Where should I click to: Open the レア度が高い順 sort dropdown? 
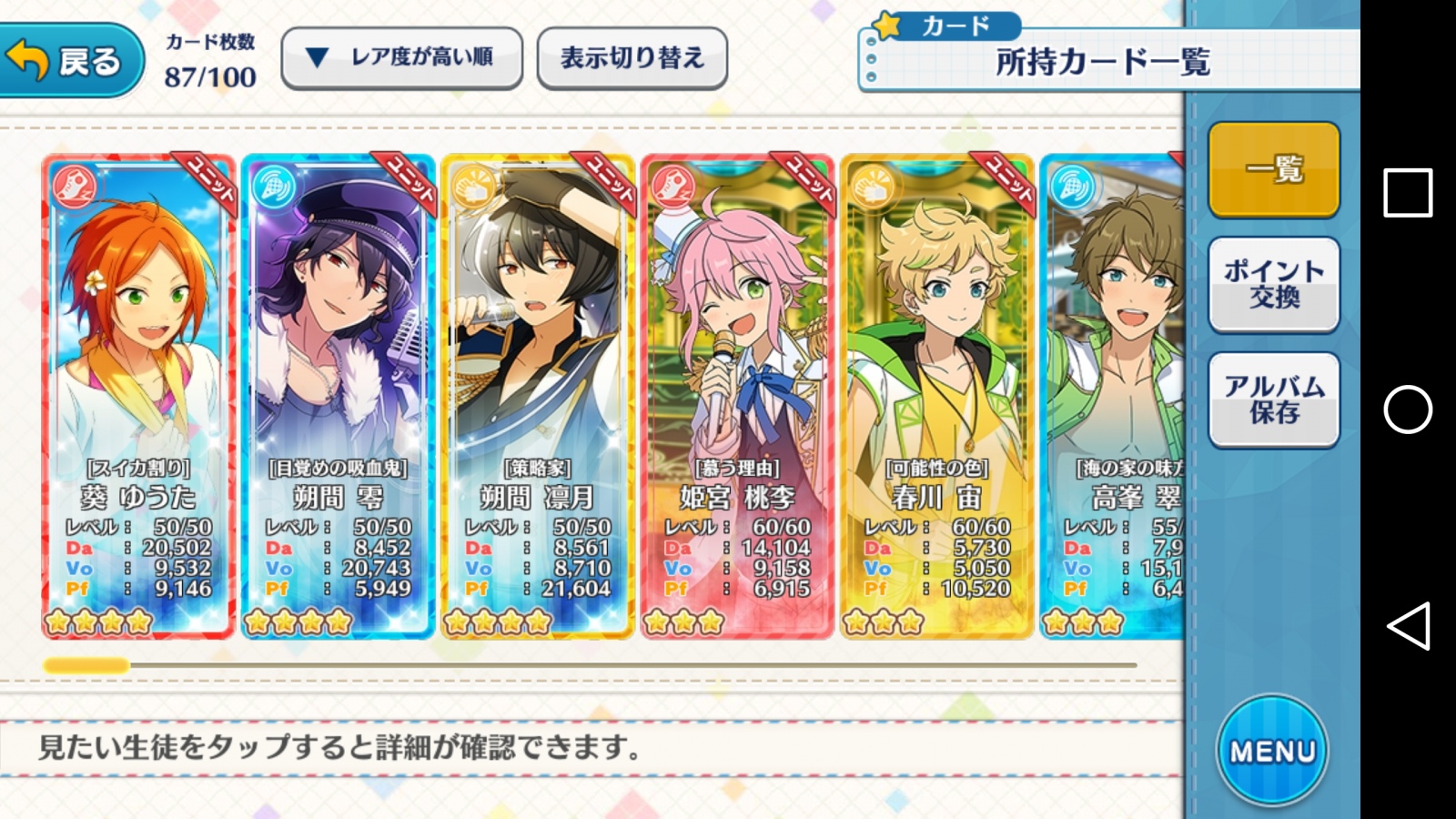401,58
